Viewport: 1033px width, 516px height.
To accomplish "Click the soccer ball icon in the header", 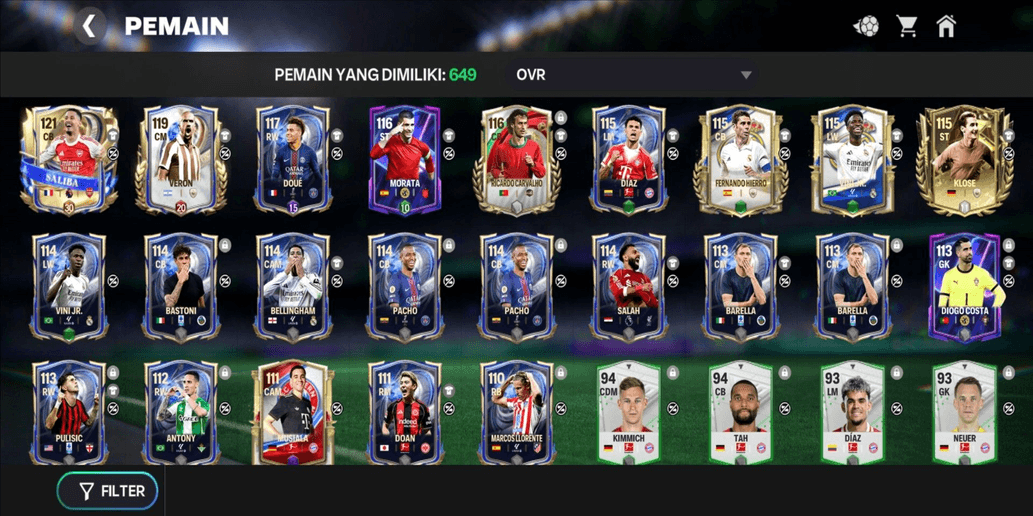I will pos(866,26).
